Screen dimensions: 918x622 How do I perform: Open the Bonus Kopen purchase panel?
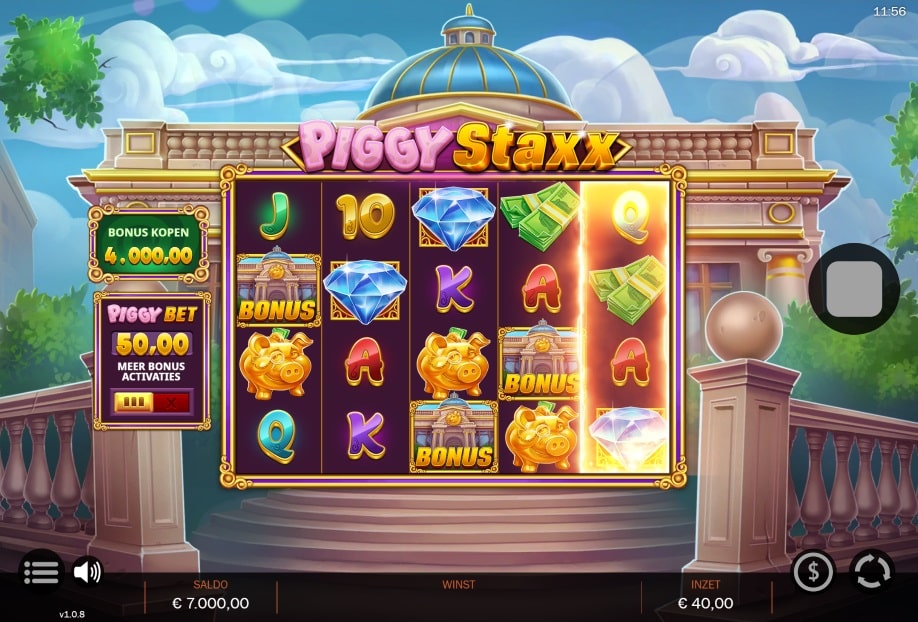tap(149, 245)
